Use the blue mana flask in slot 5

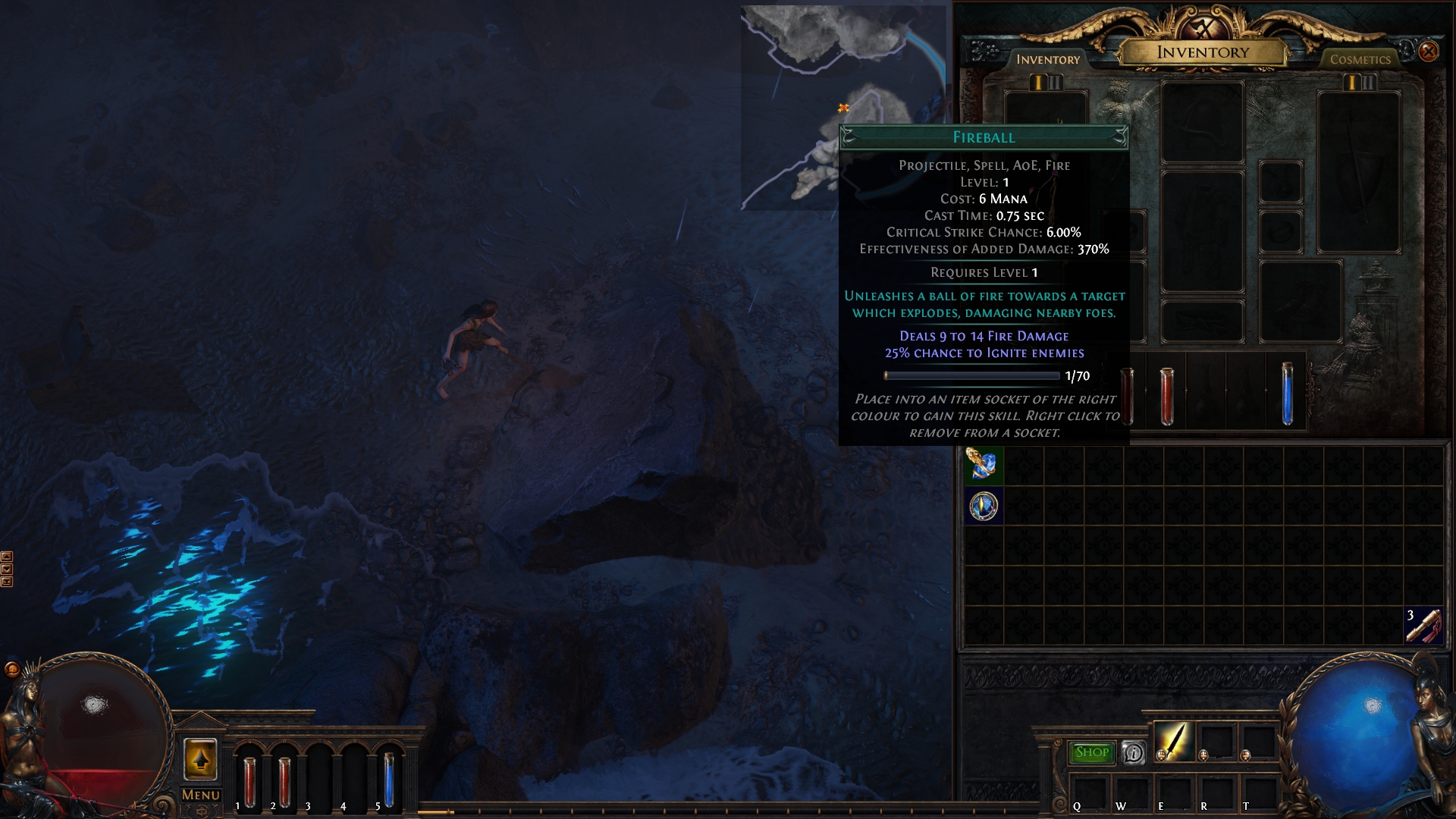[388, 780]
